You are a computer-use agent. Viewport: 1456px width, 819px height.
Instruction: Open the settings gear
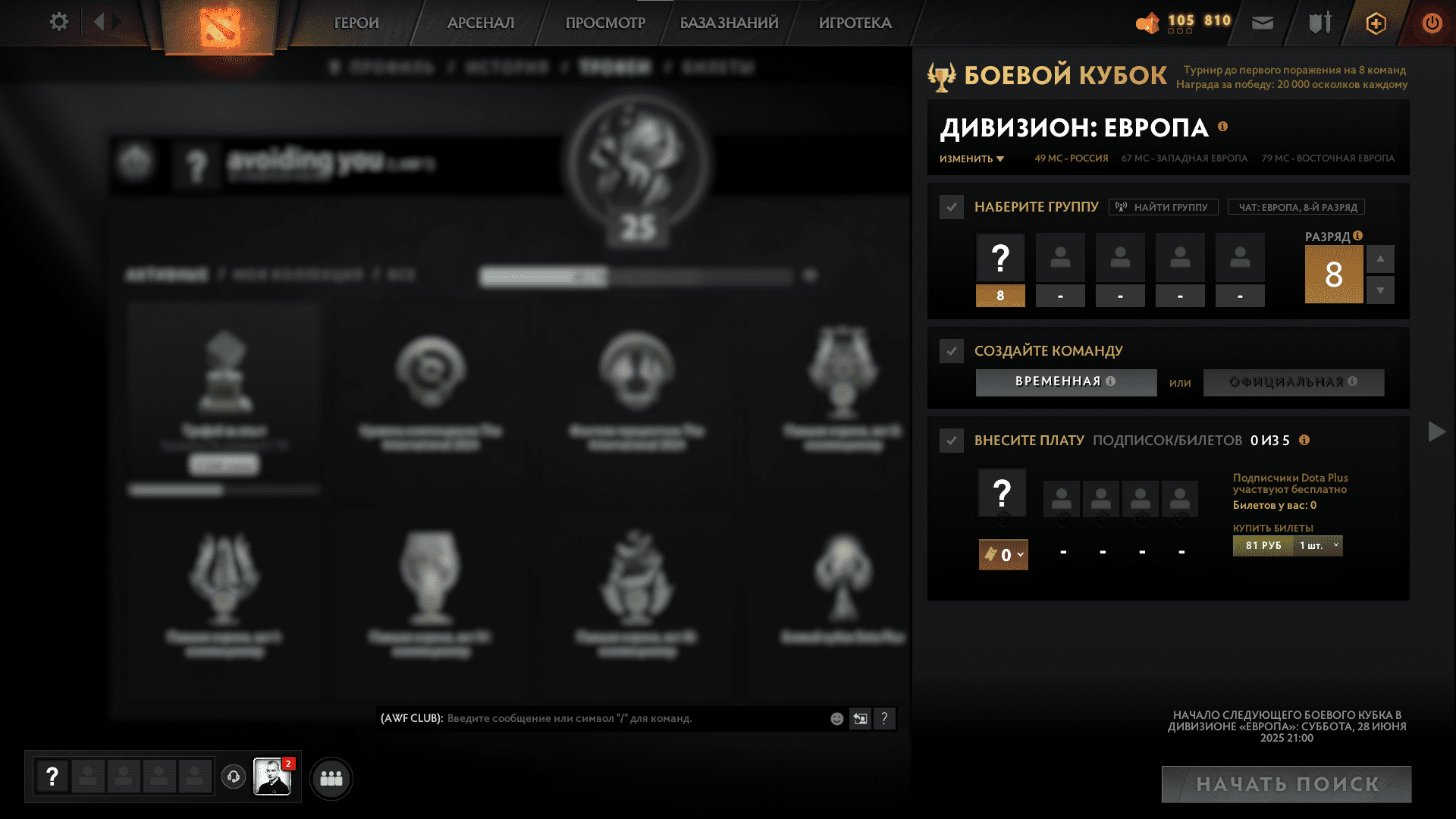(58, 22)
